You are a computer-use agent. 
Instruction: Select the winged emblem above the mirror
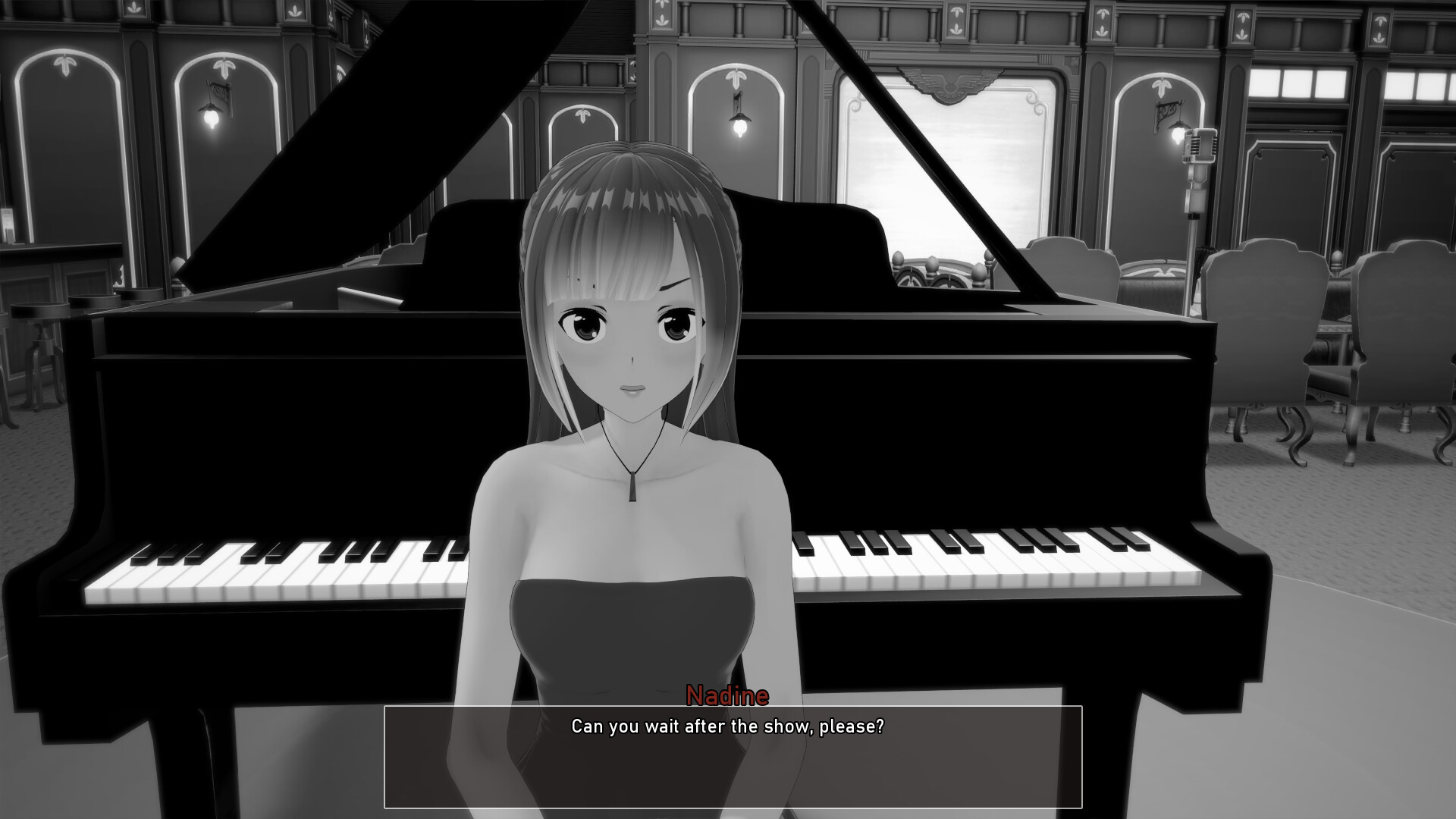[951, 83]
